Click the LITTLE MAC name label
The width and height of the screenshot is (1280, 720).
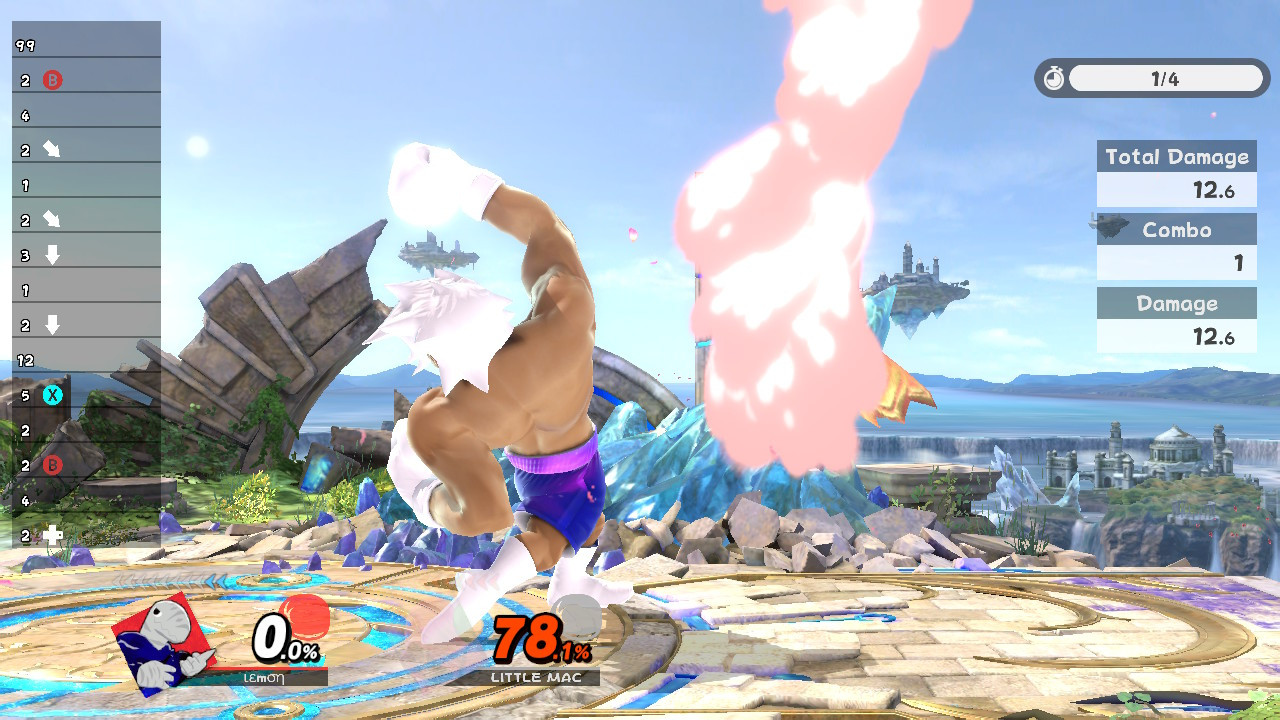[538, 676]
